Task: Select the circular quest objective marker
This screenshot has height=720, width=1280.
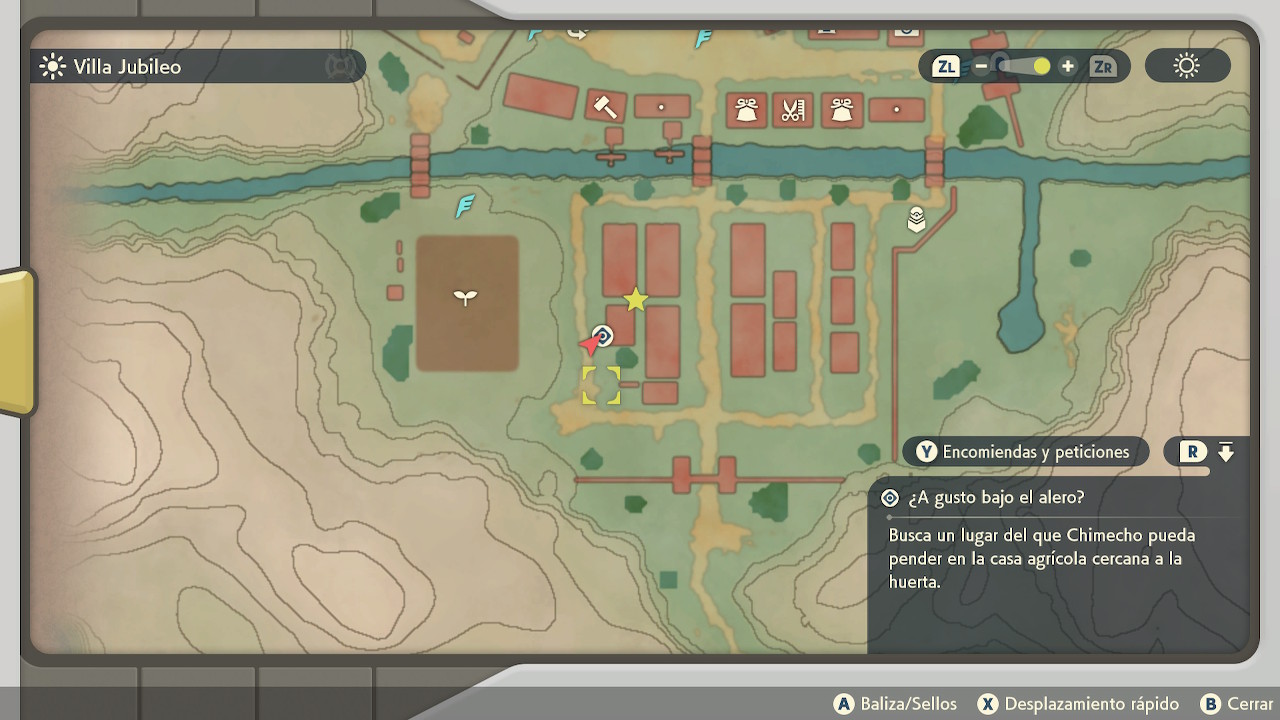Action: [602, 335]
